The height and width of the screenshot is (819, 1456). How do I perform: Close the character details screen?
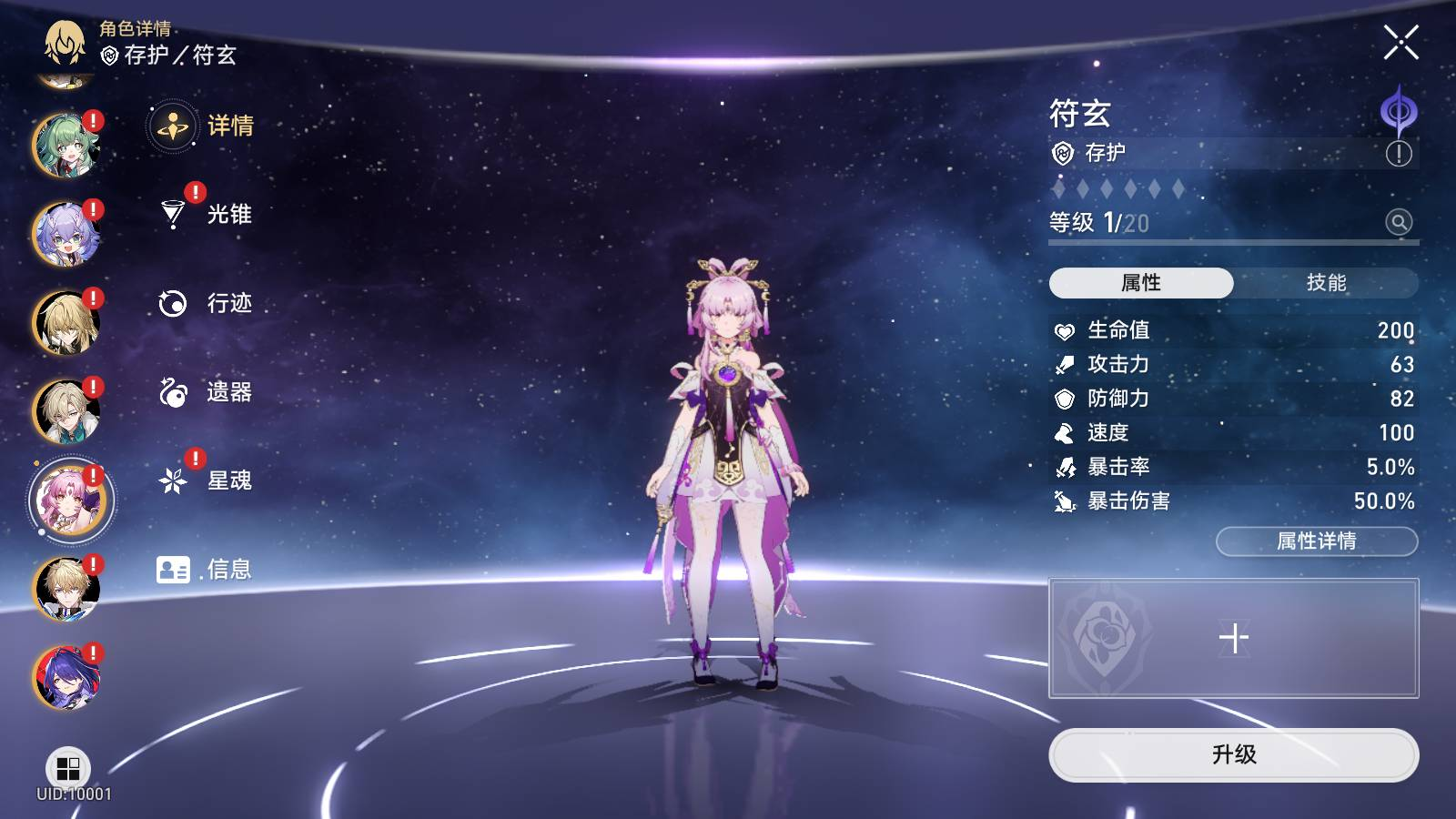click(x=1400, y=42)
